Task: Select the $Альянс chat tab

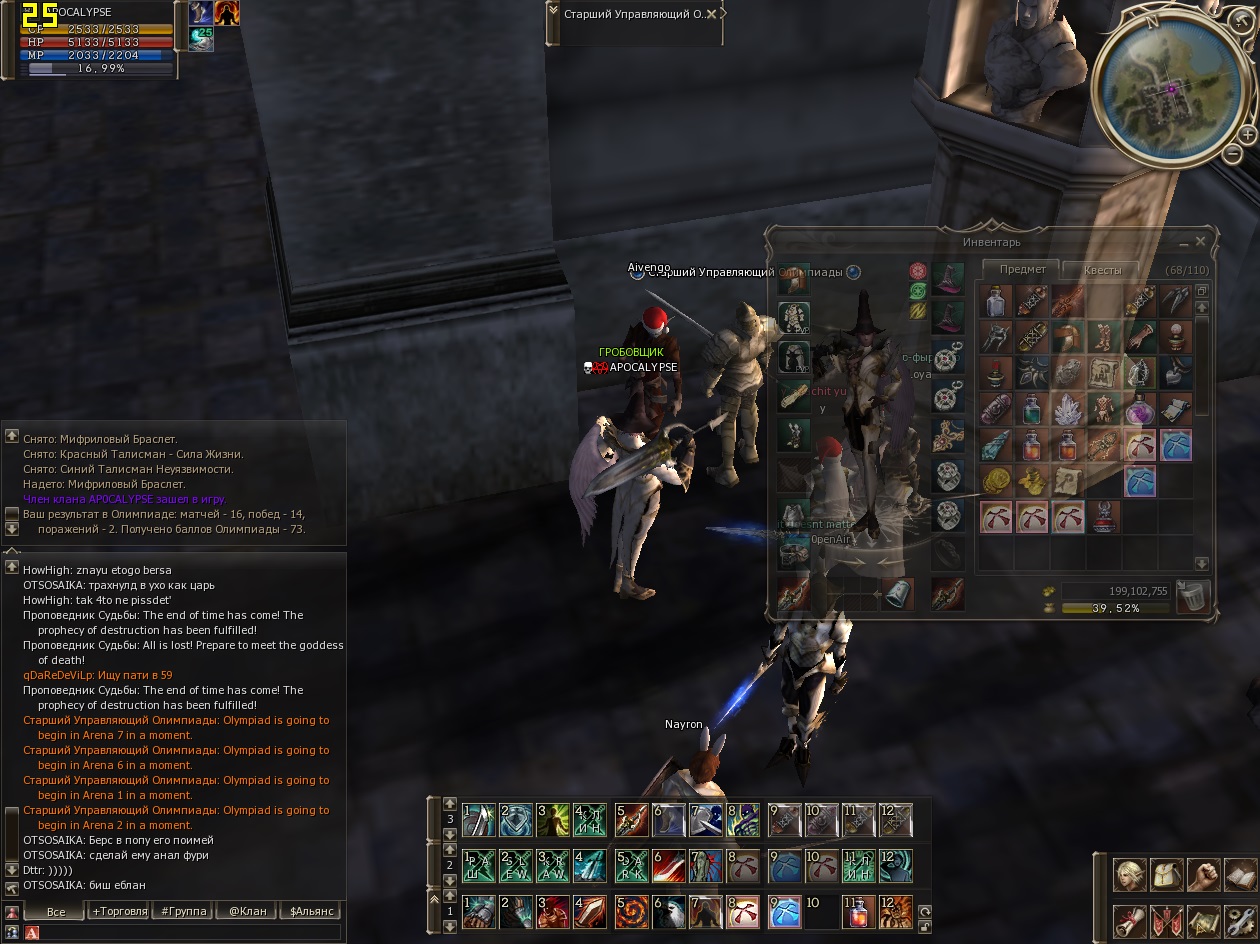Action: 309,912
